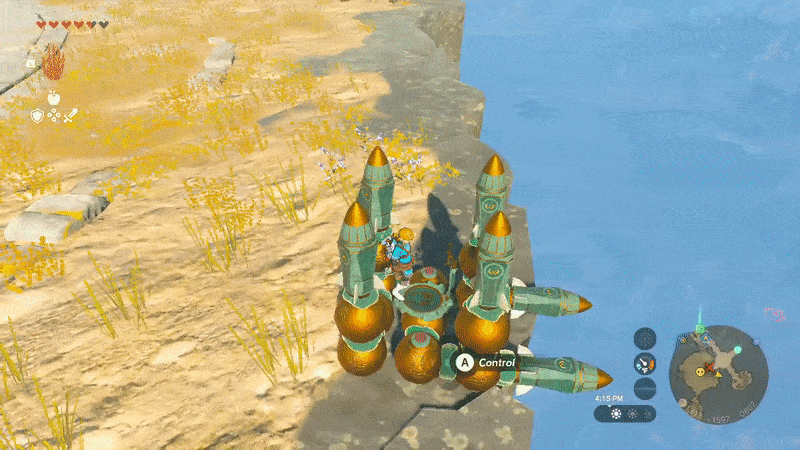Choose the sword quick-select icon

pos(70,116)
